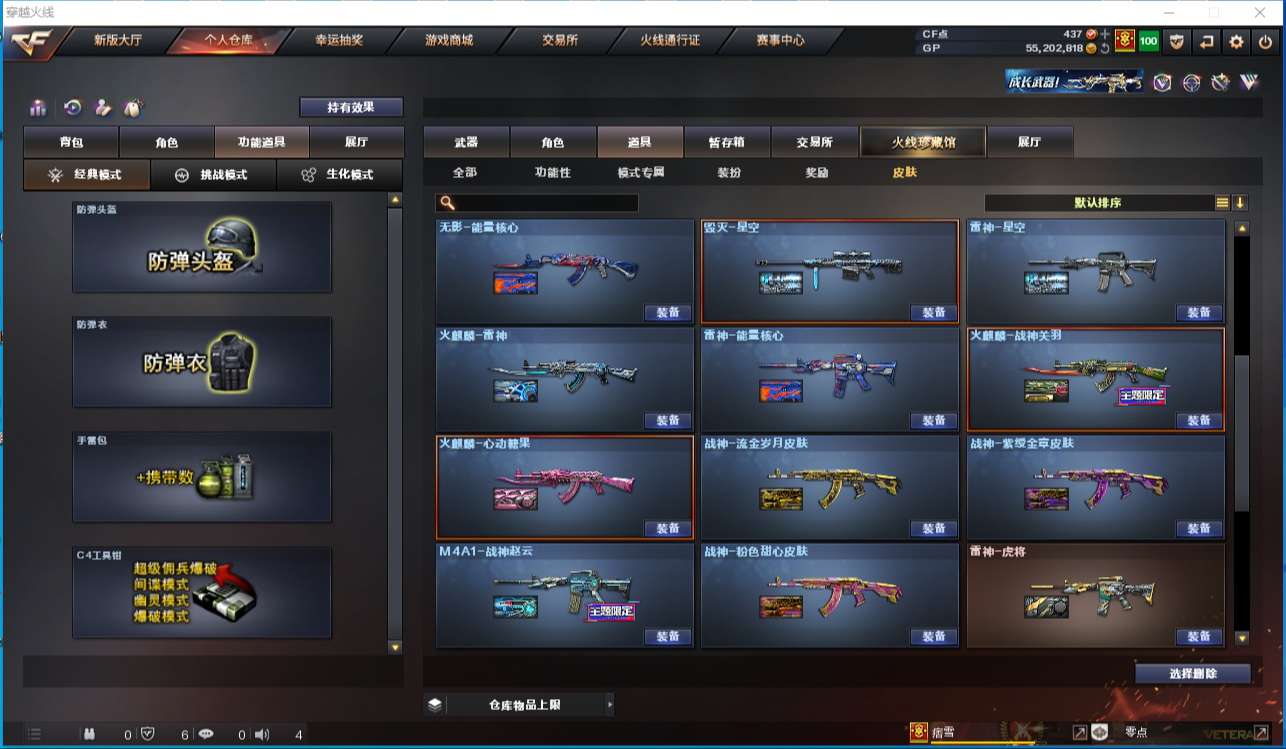Open the gear settings icon
Screen dimensions: 1286x749
click(x=1237, y=41)
